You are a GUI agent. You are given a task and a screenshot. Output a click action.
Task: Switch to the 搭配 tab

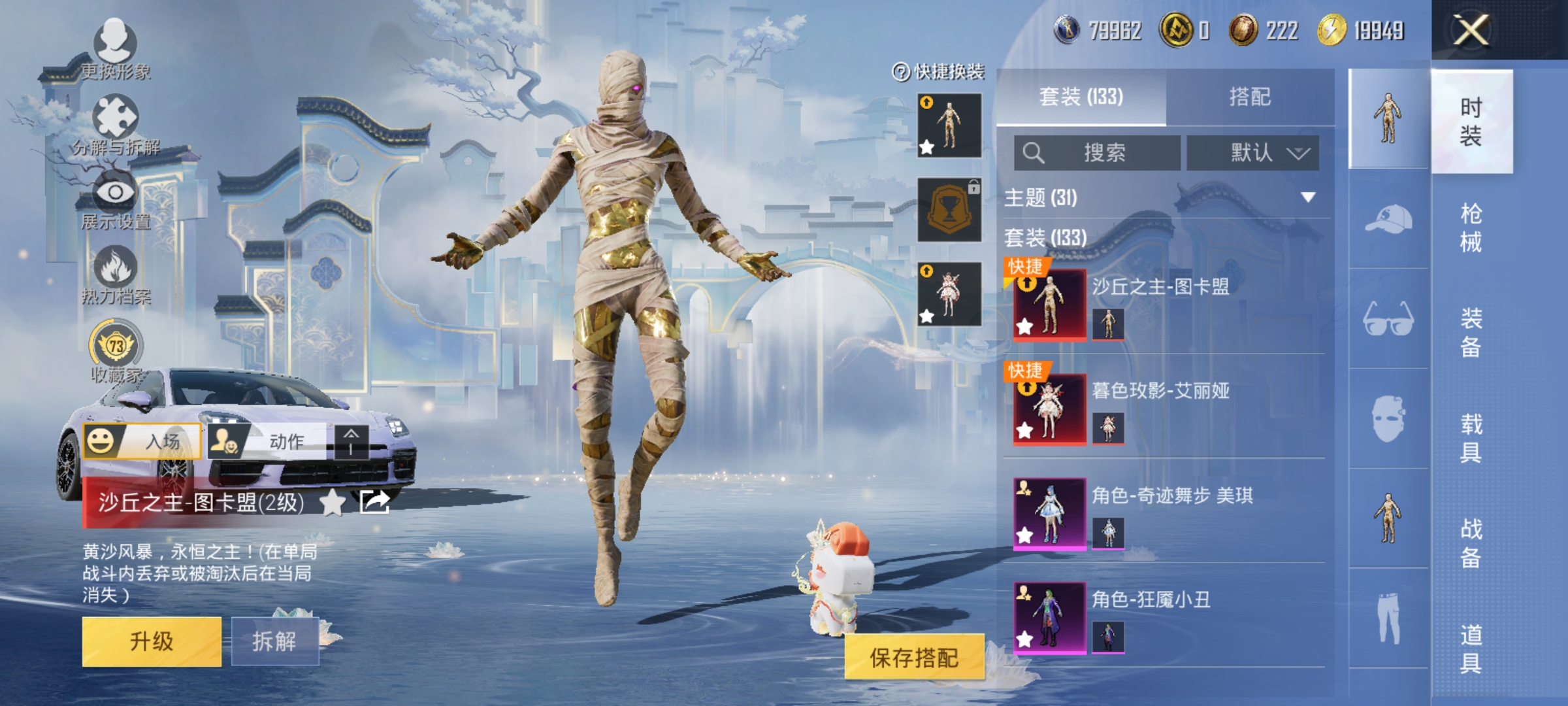click(1250, 97)
